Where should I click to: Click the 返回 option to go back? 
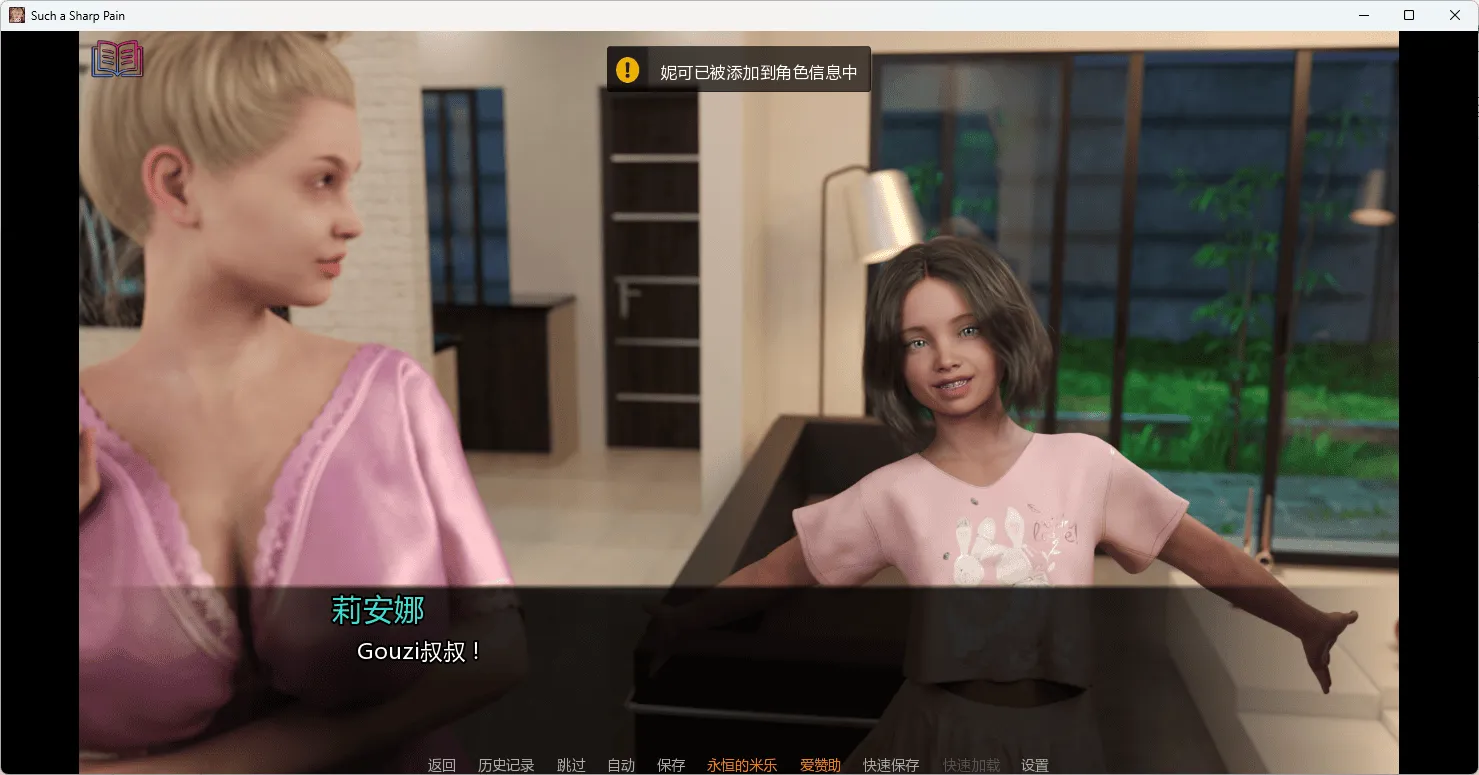tap(441, 764)
